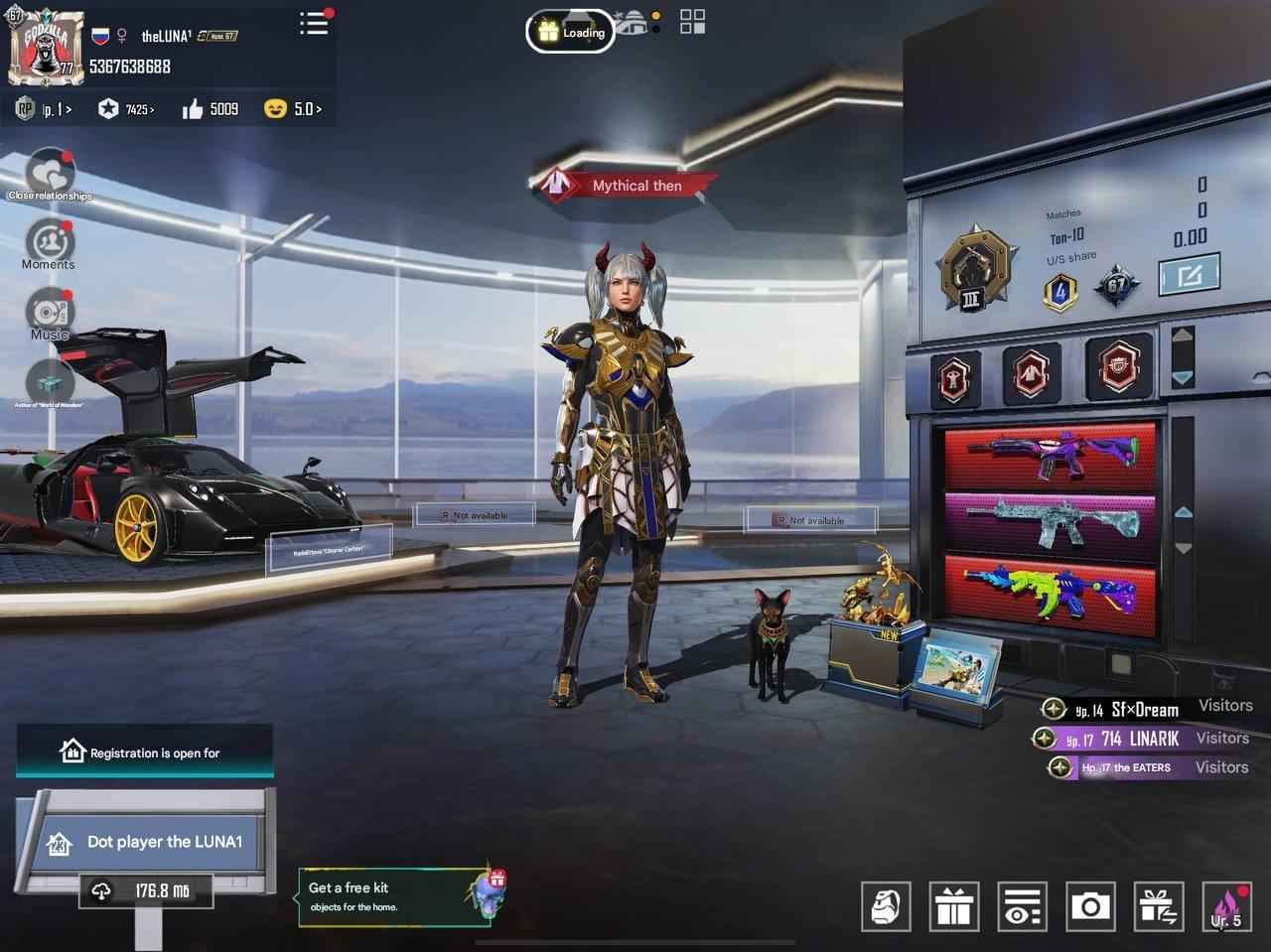Screen dimensions: 1271x952
Task: Claim the free kit for the home
Action: coord(397,894)
